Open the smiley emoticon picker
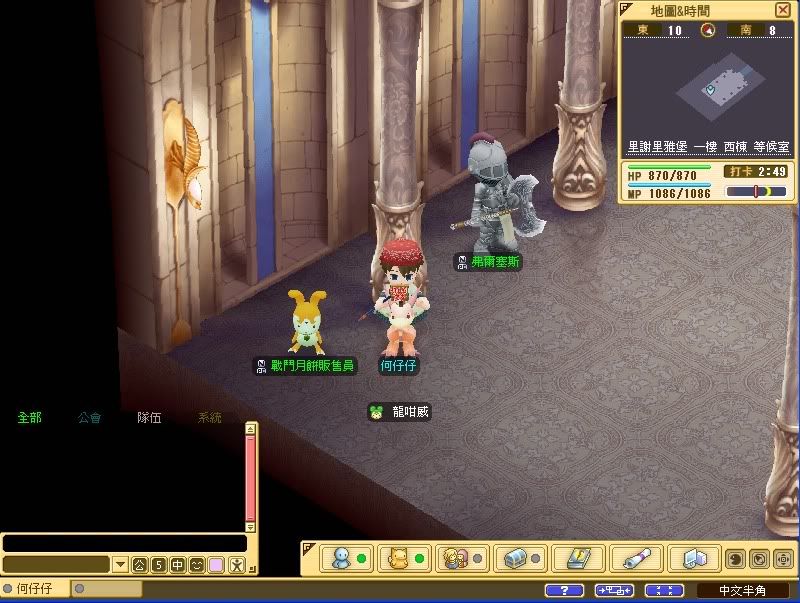Image resolution: width=800 pixels, height=603 pixels. pos(197,565)
